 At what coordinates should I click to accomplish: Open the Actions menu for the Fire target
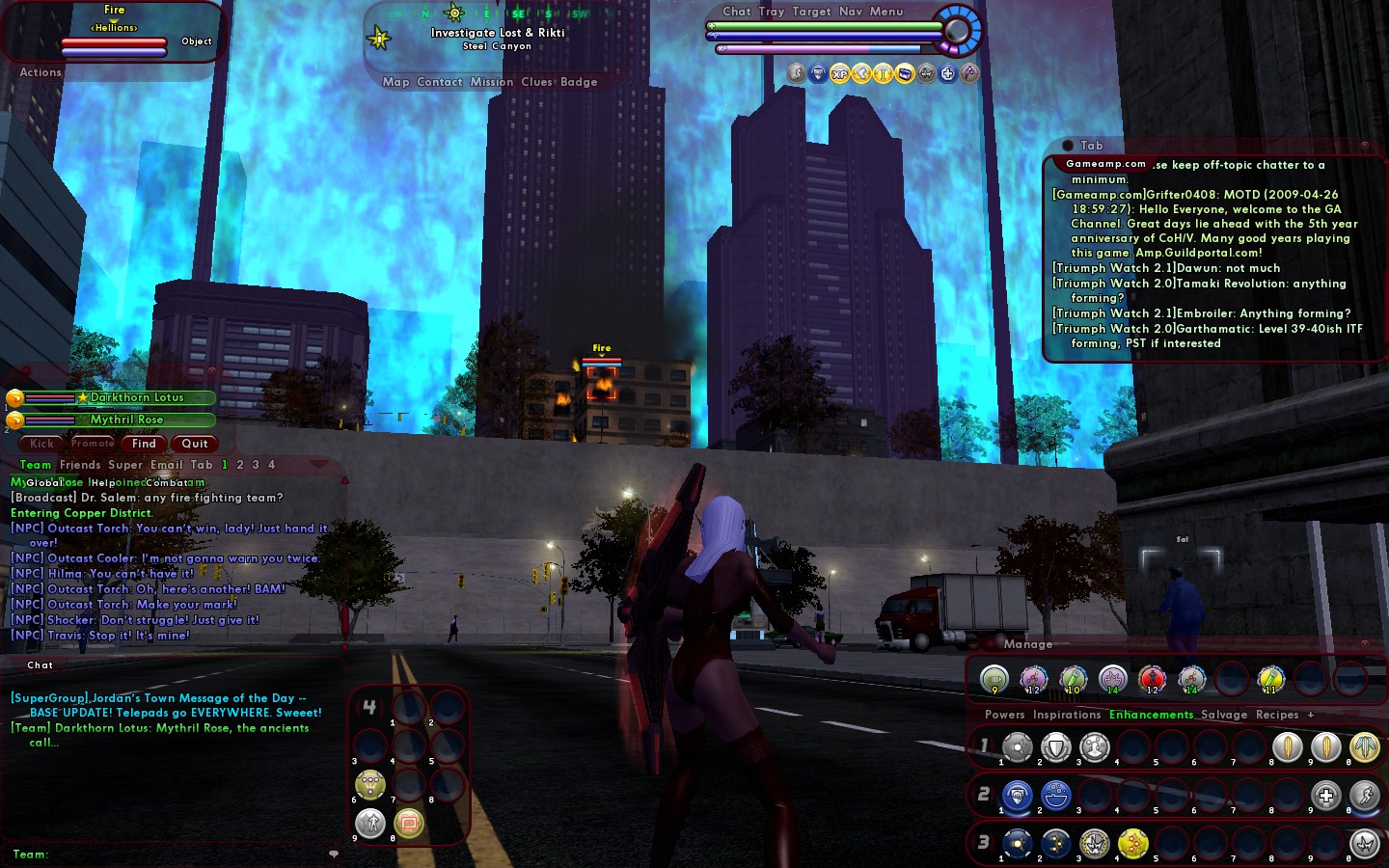[x=41, y=72]
